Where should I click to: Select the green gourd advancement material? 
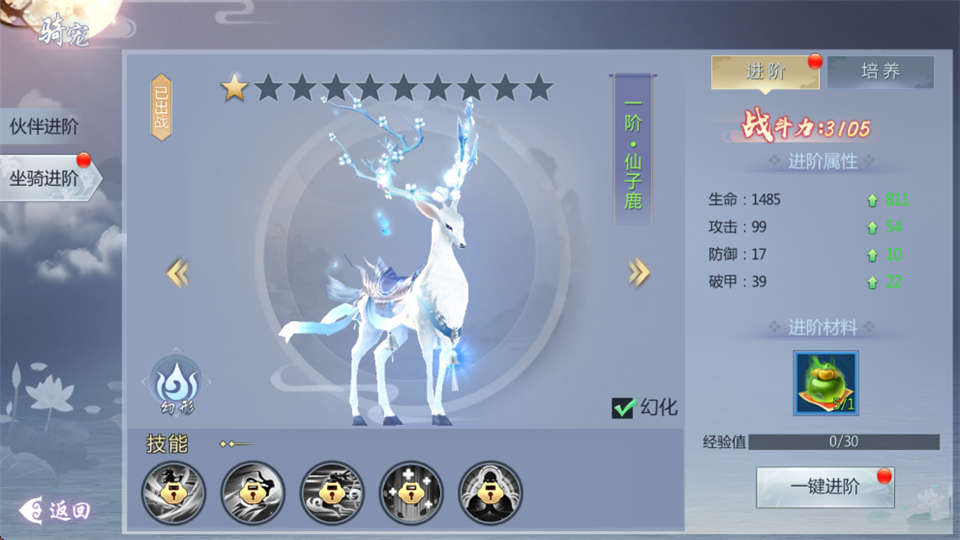825,382
